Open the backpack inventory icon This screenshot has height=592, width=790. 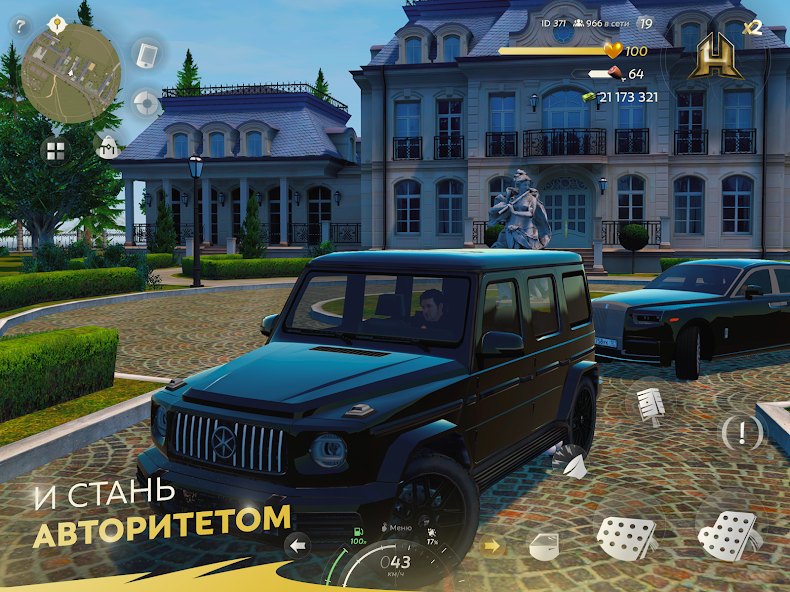[x=106, y=146]
